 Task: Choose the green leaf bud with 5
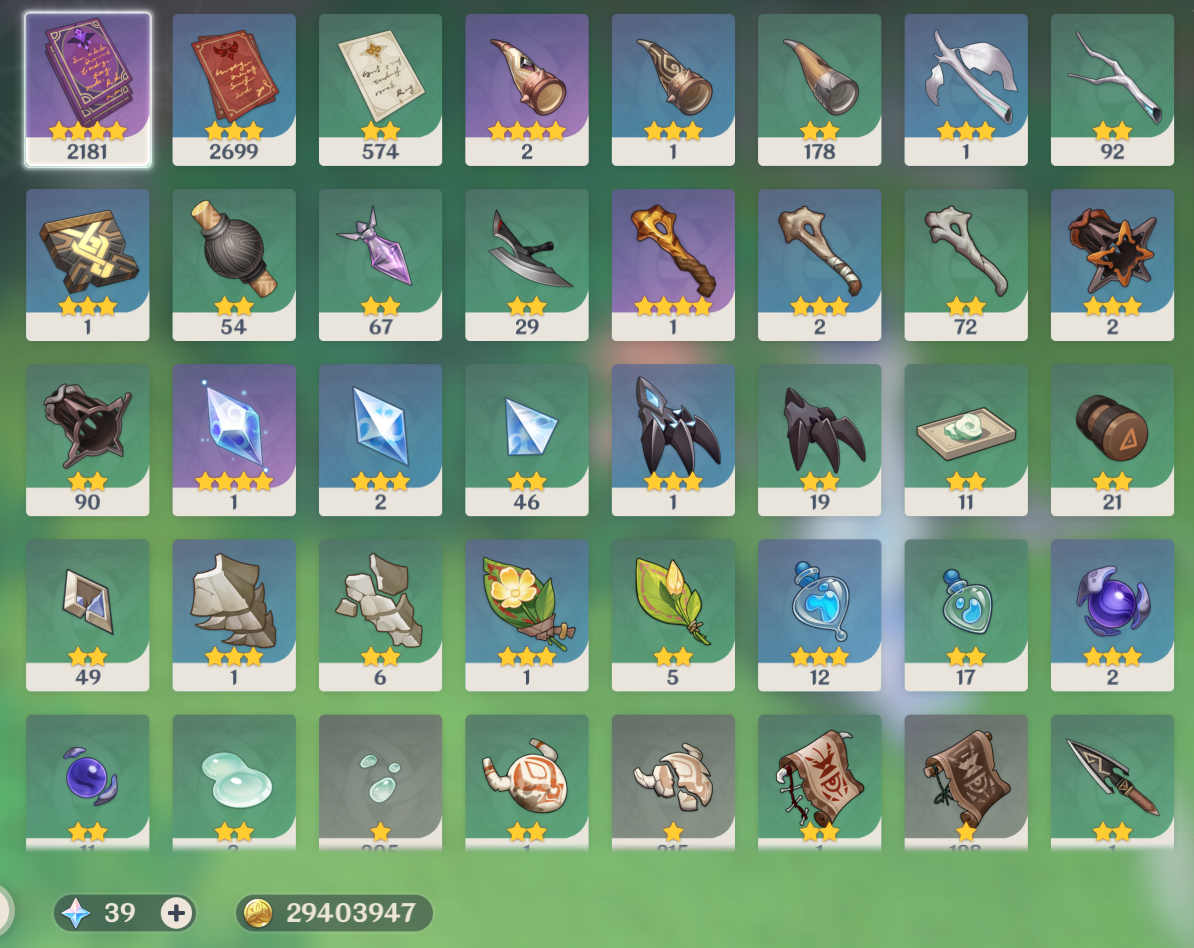click(x=673, y=613)
